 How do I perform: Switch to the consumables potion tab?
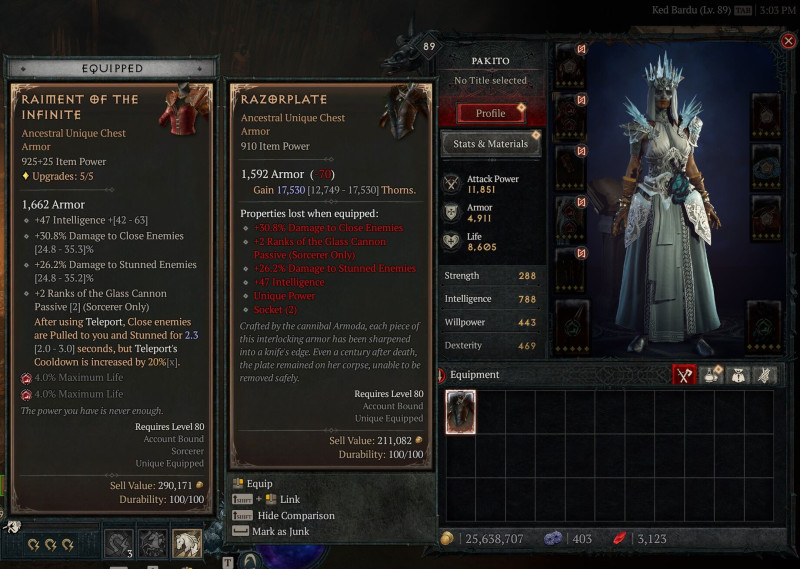(712, 375)
